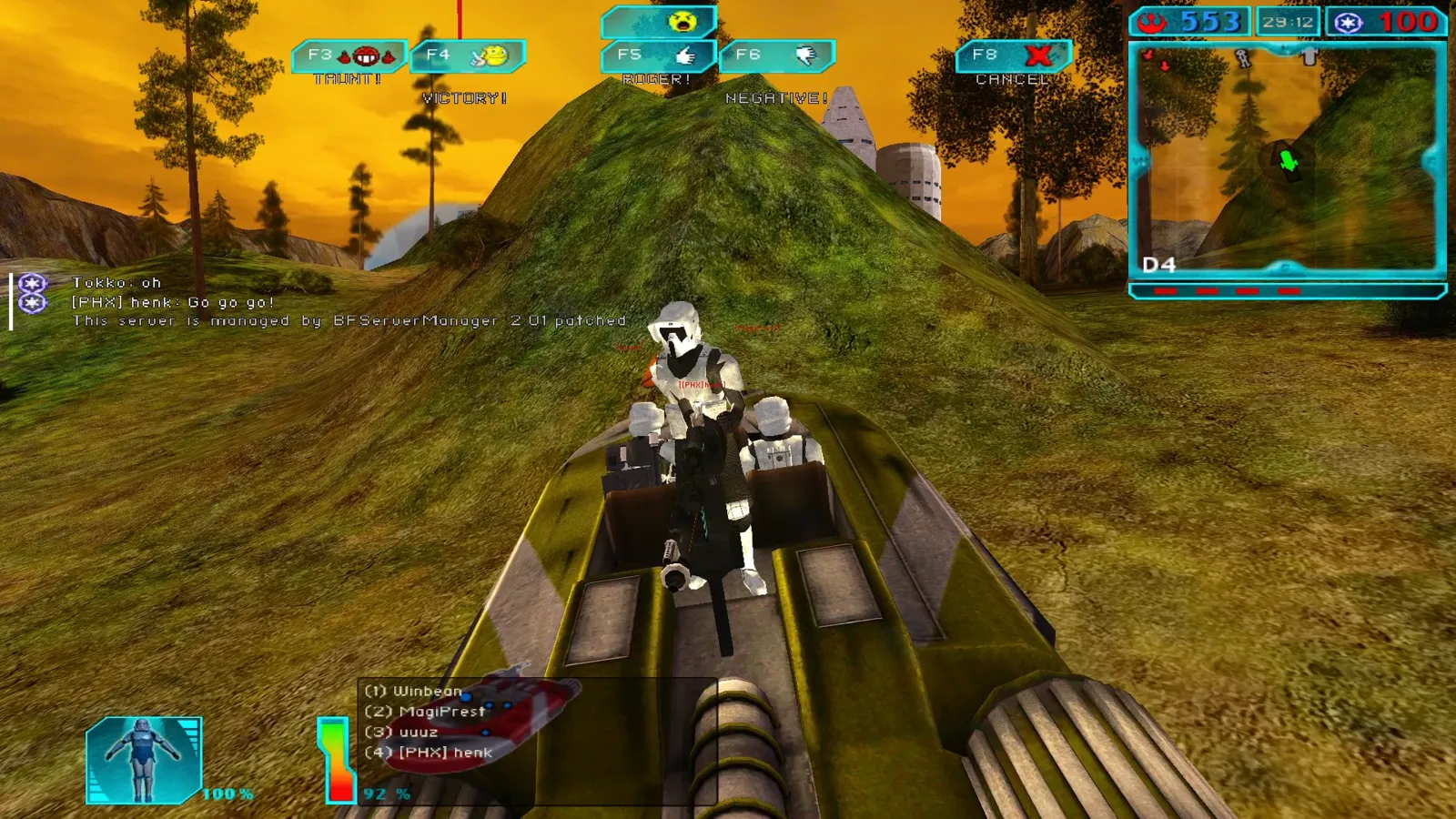Click the Rebel Alliance ticket emblem
This screenshot has width=1456, height=819.
click(1154, 22)
